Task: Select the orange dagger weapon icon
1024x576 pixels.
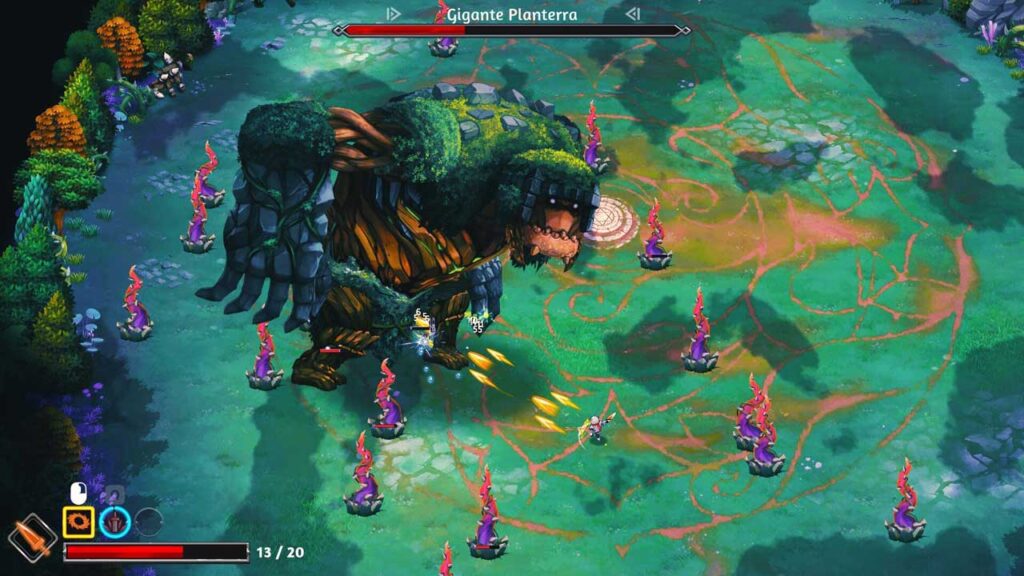Action: click(32, 537)
